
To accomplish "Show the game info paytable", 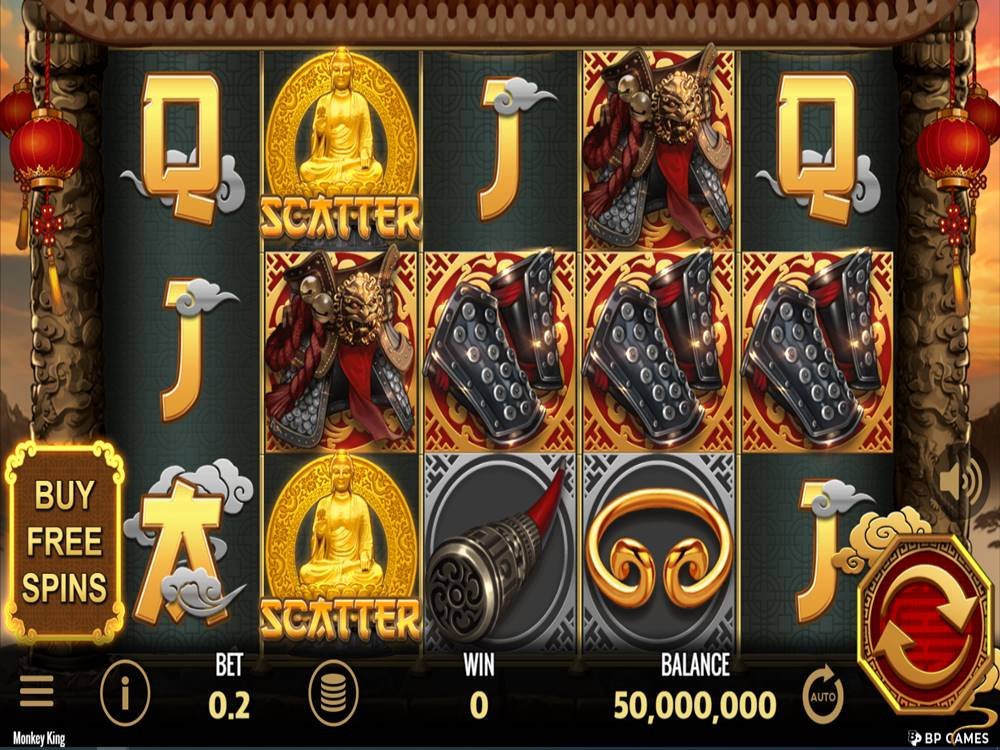I will tap(125, 692).
